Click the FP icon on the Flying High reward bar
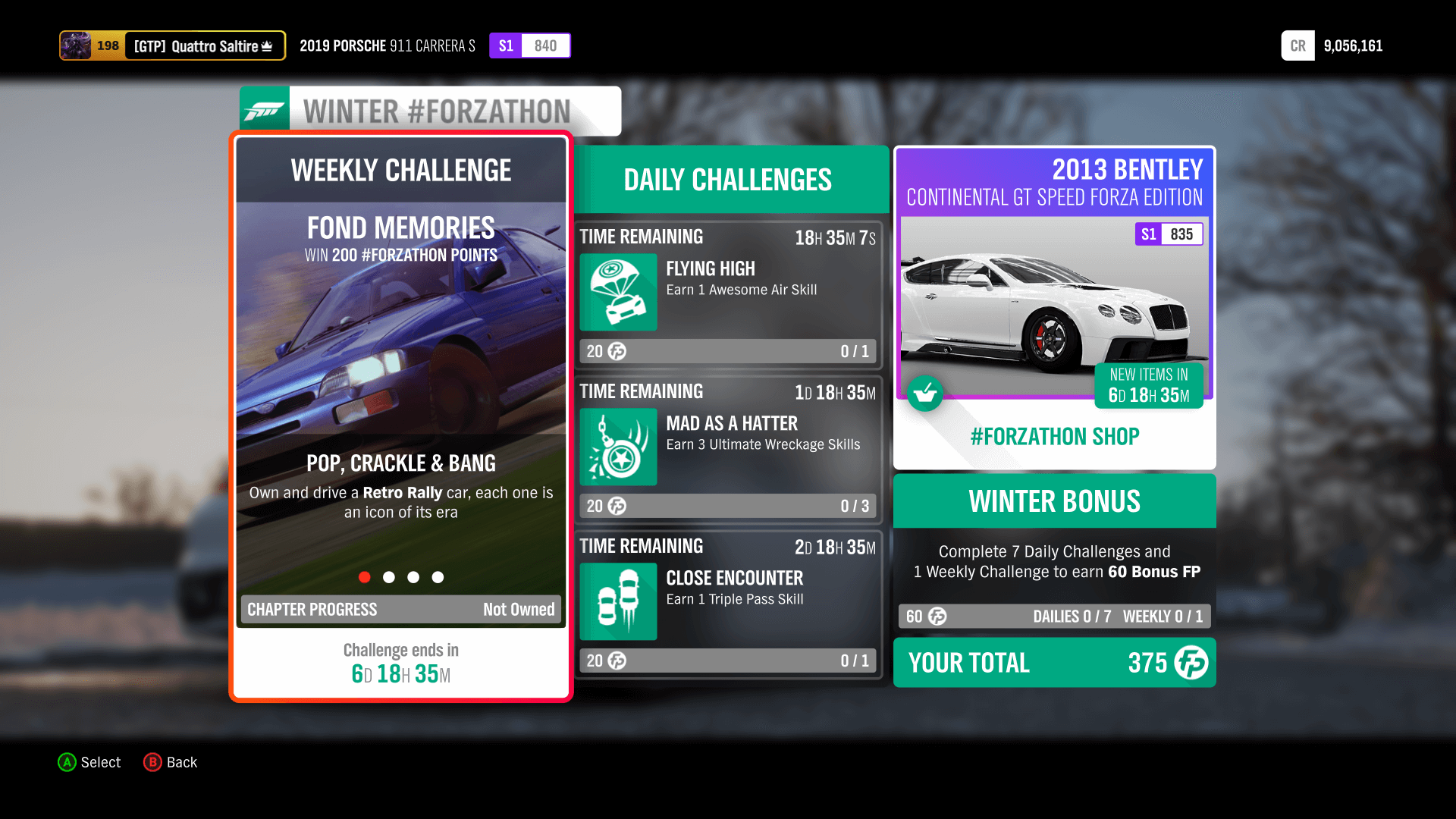The width and height of the screenshot is (1456, 819). [616, 351]
